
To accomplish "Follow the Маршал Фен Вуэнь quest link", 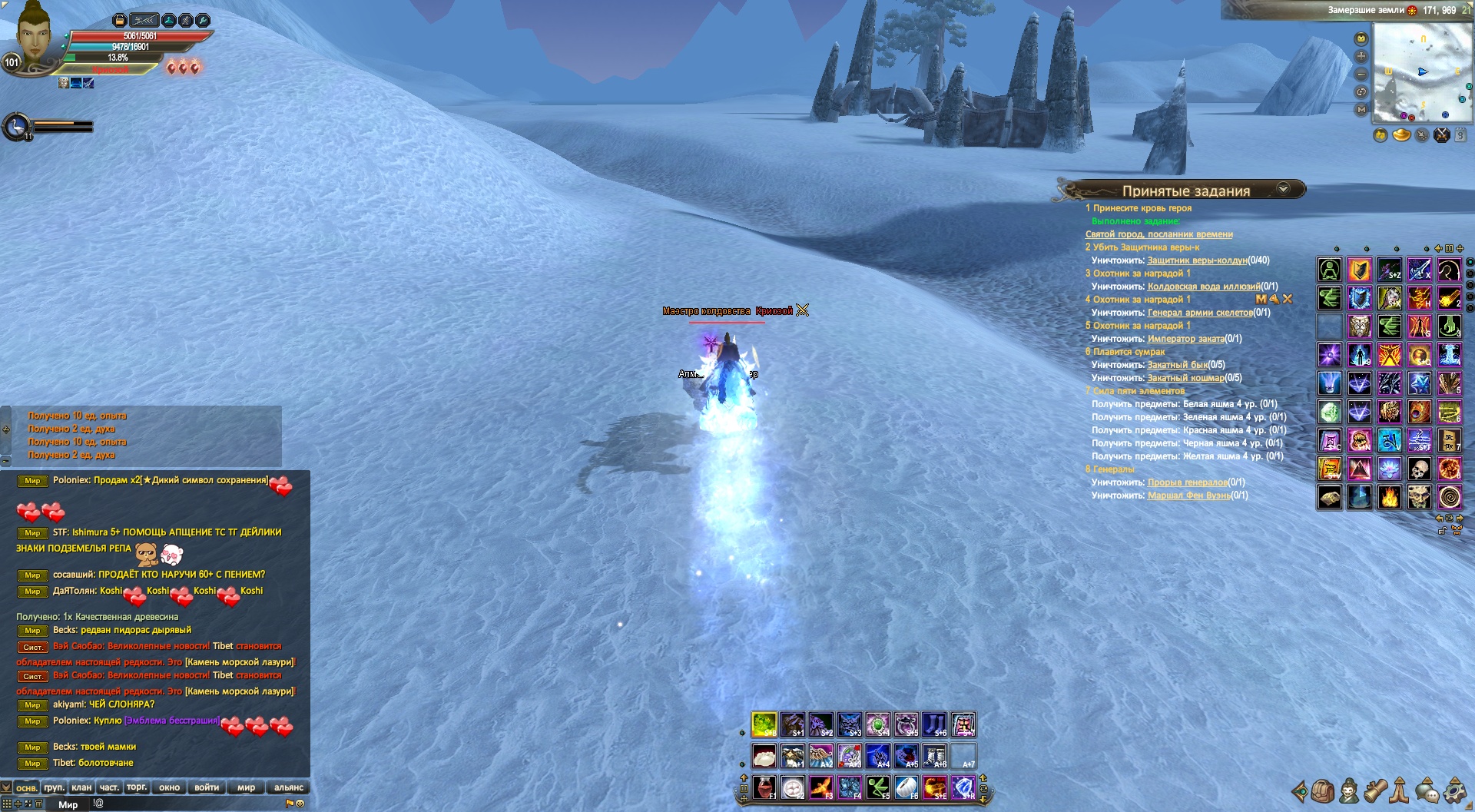I will pos(1188,495).
